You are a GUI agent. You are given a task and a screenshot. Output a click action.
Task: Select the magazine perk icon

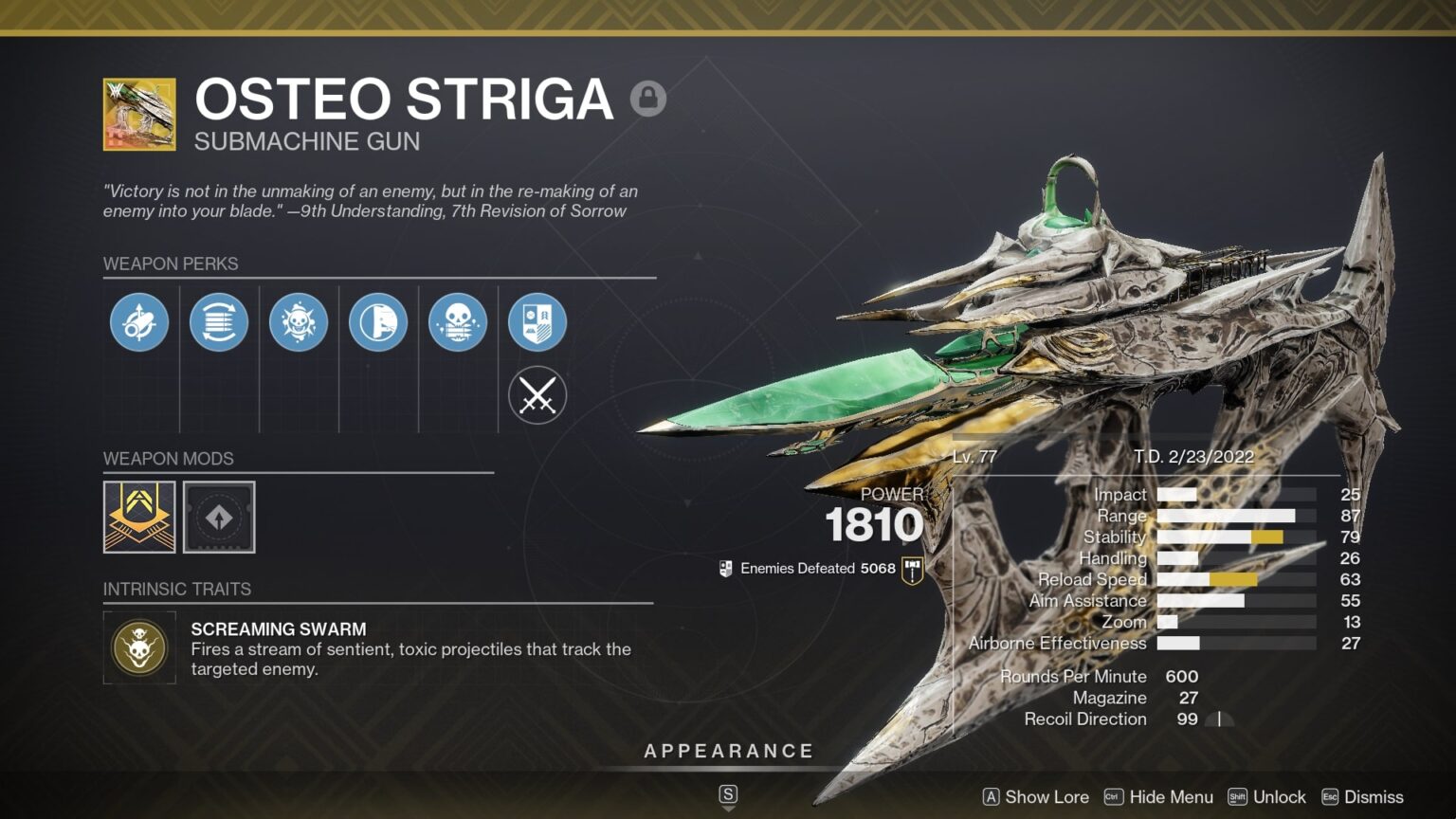click(219, 322)
